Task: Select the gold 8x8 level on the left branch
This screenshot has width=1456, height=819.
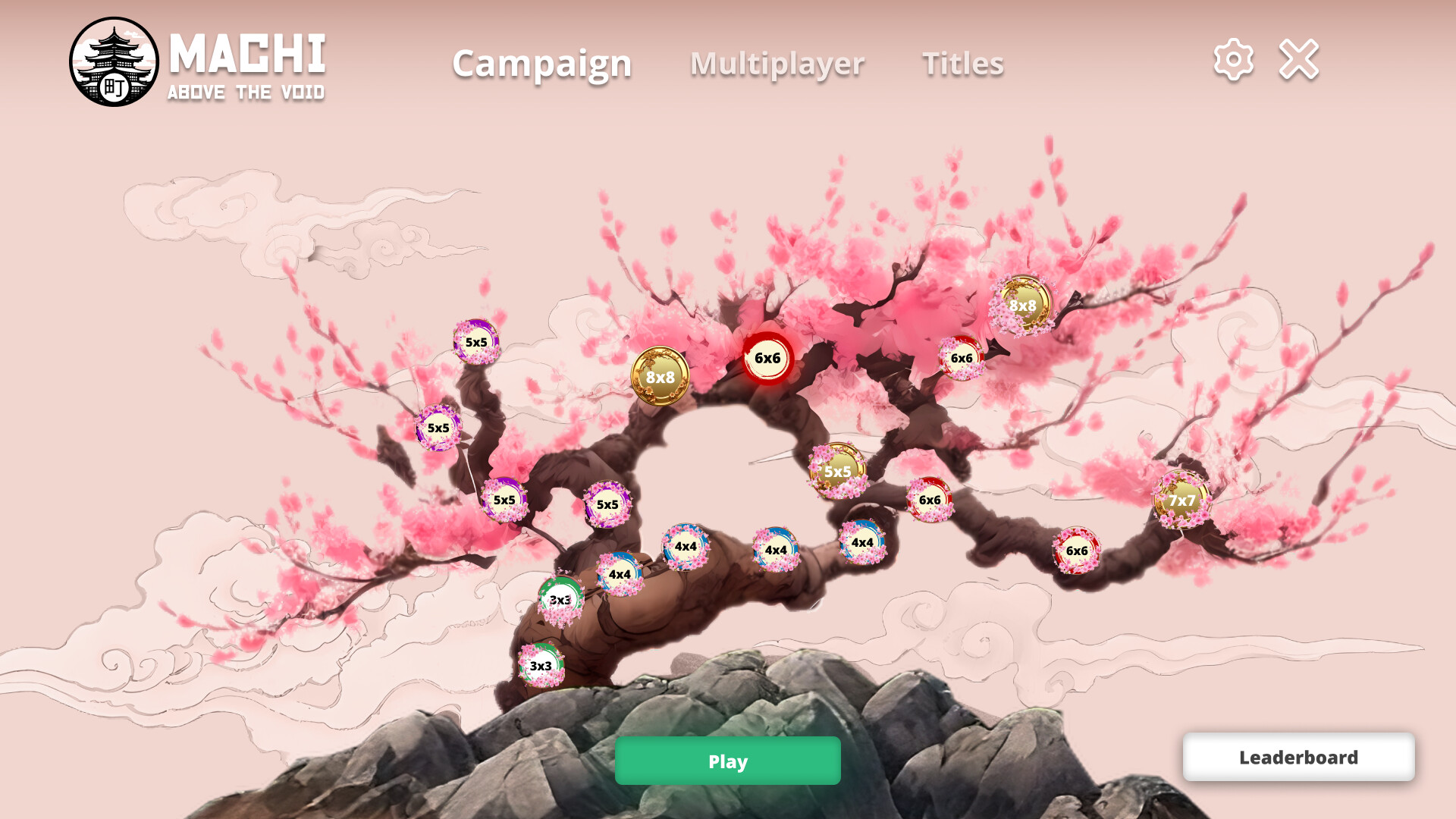Action: click(660, 376)
